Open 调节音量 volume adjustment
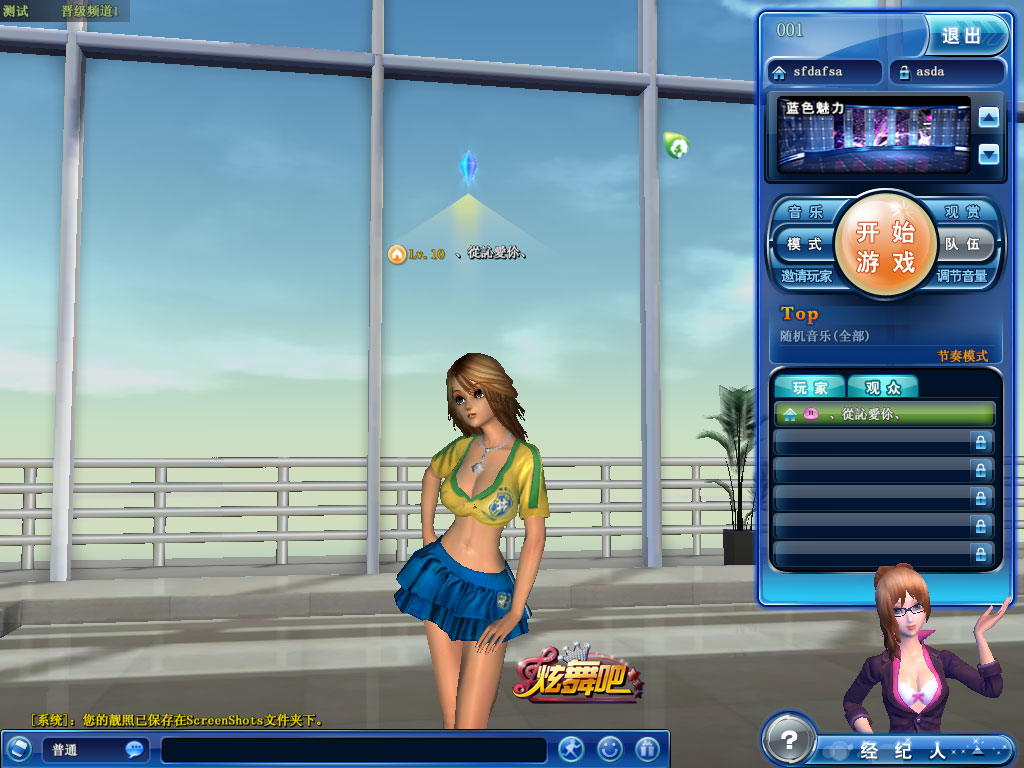The height and width of the screenshot is (768, 1024). coord(962,277)
